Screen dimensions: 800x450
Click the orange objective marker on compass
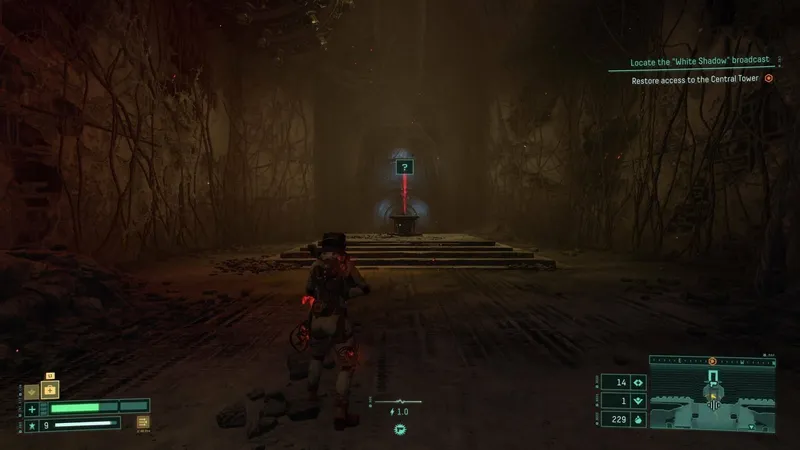[x=712, y=360]
